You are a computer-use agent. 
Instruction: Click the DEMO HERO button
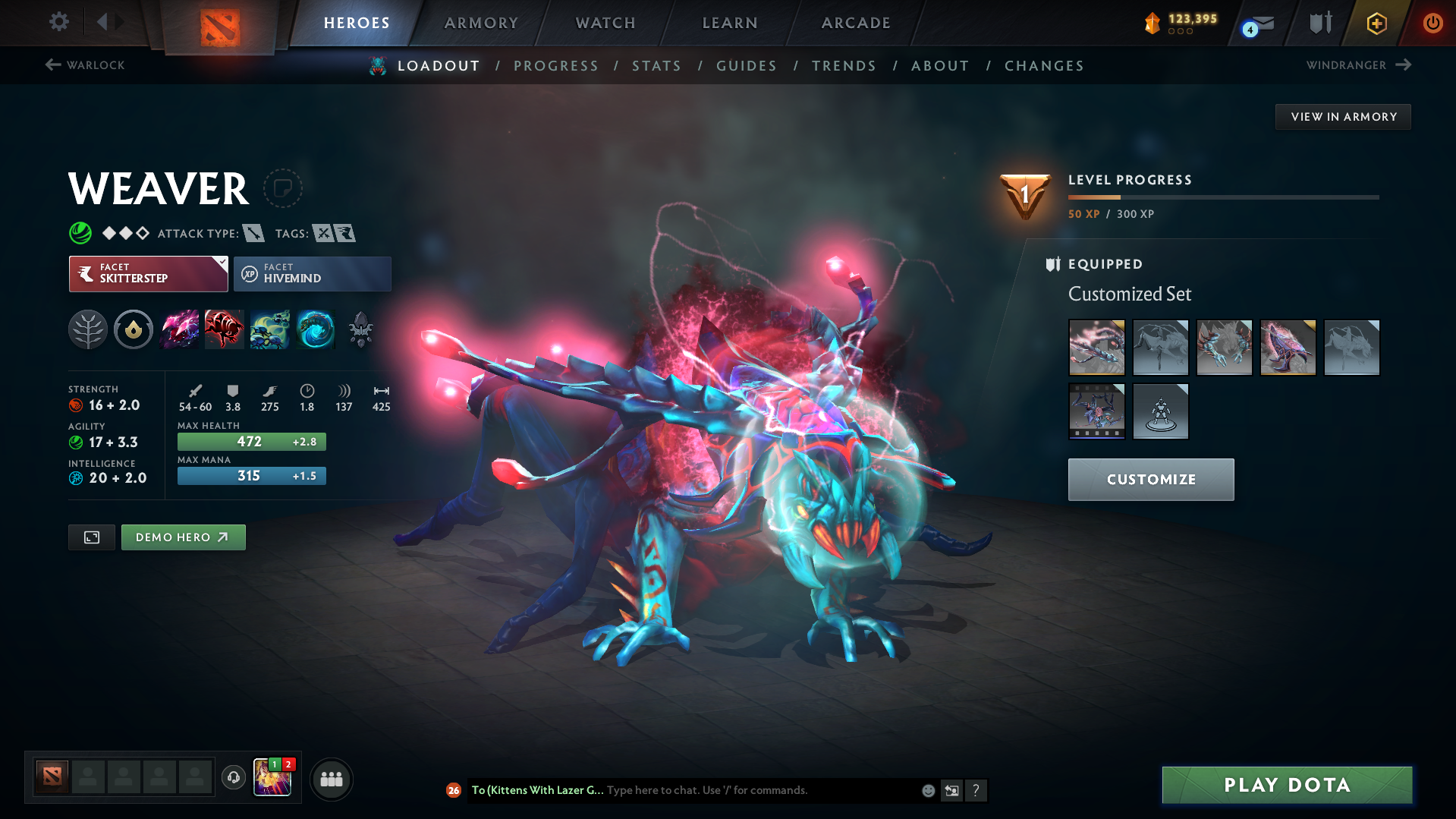pyautogui.click(x=183, y=537)
